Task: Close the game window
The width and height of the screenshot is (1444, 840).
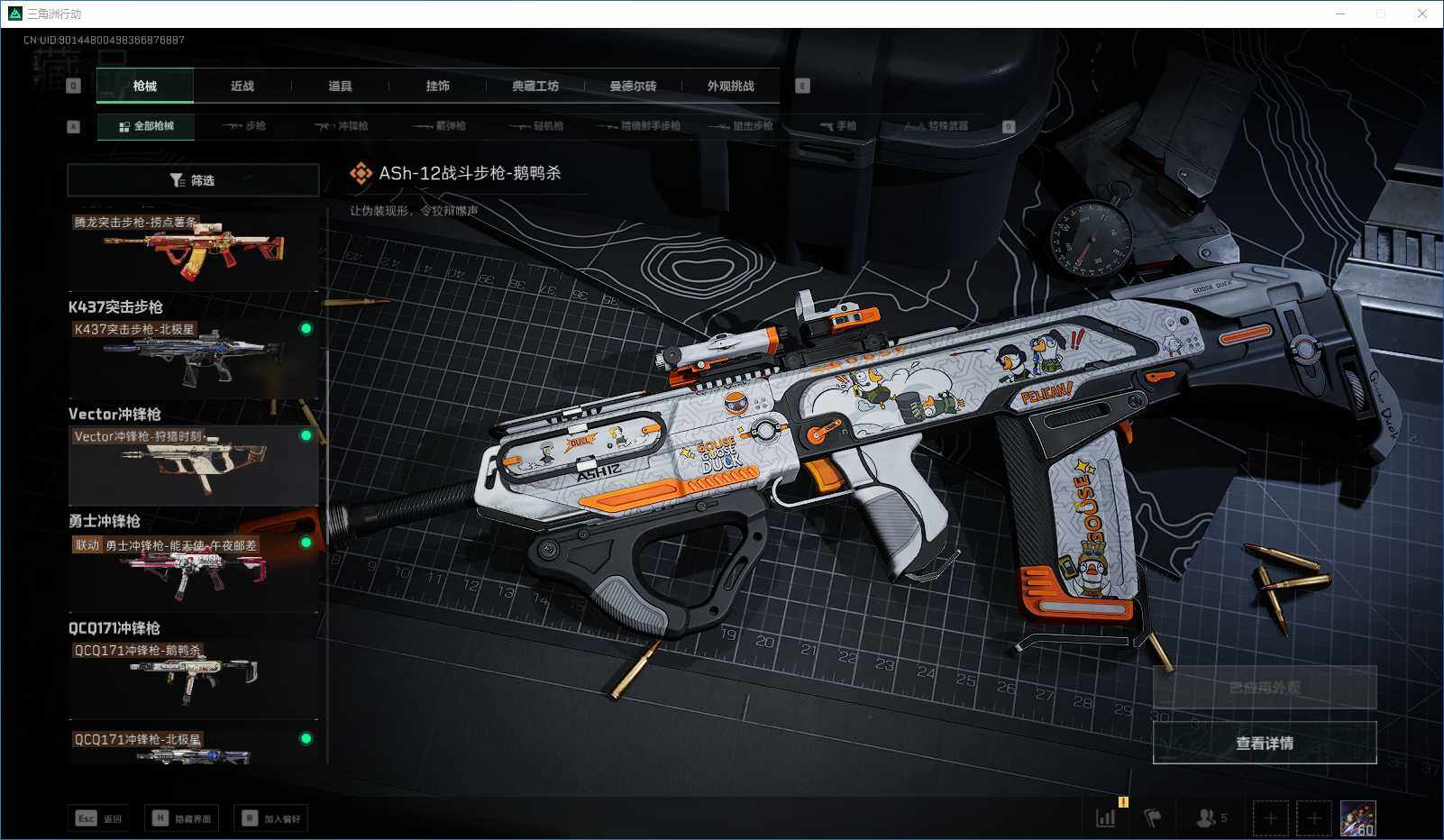Action: point(1422,14)
